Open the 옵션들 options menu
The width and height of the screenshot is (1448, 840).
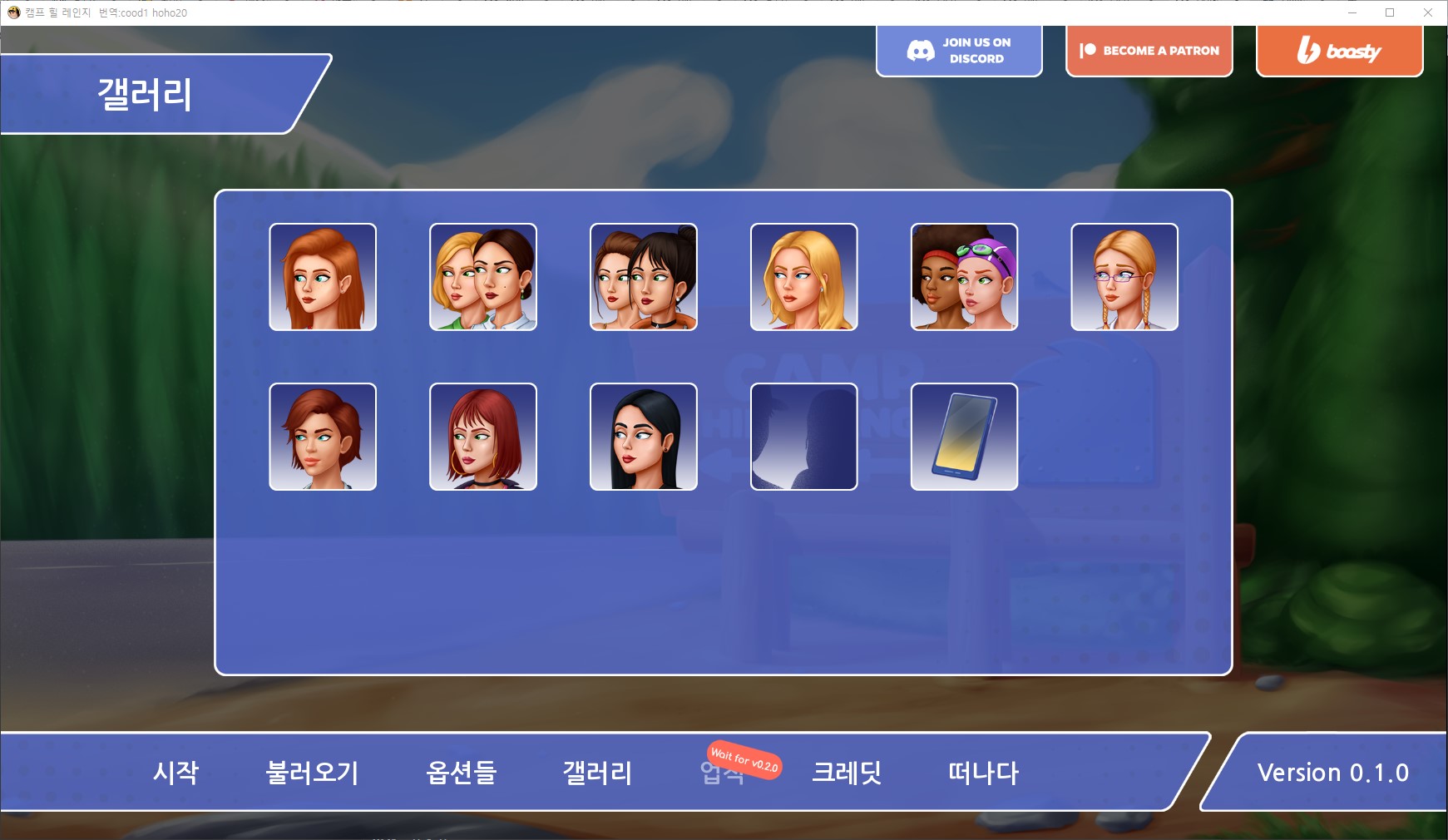coord(461,773)
